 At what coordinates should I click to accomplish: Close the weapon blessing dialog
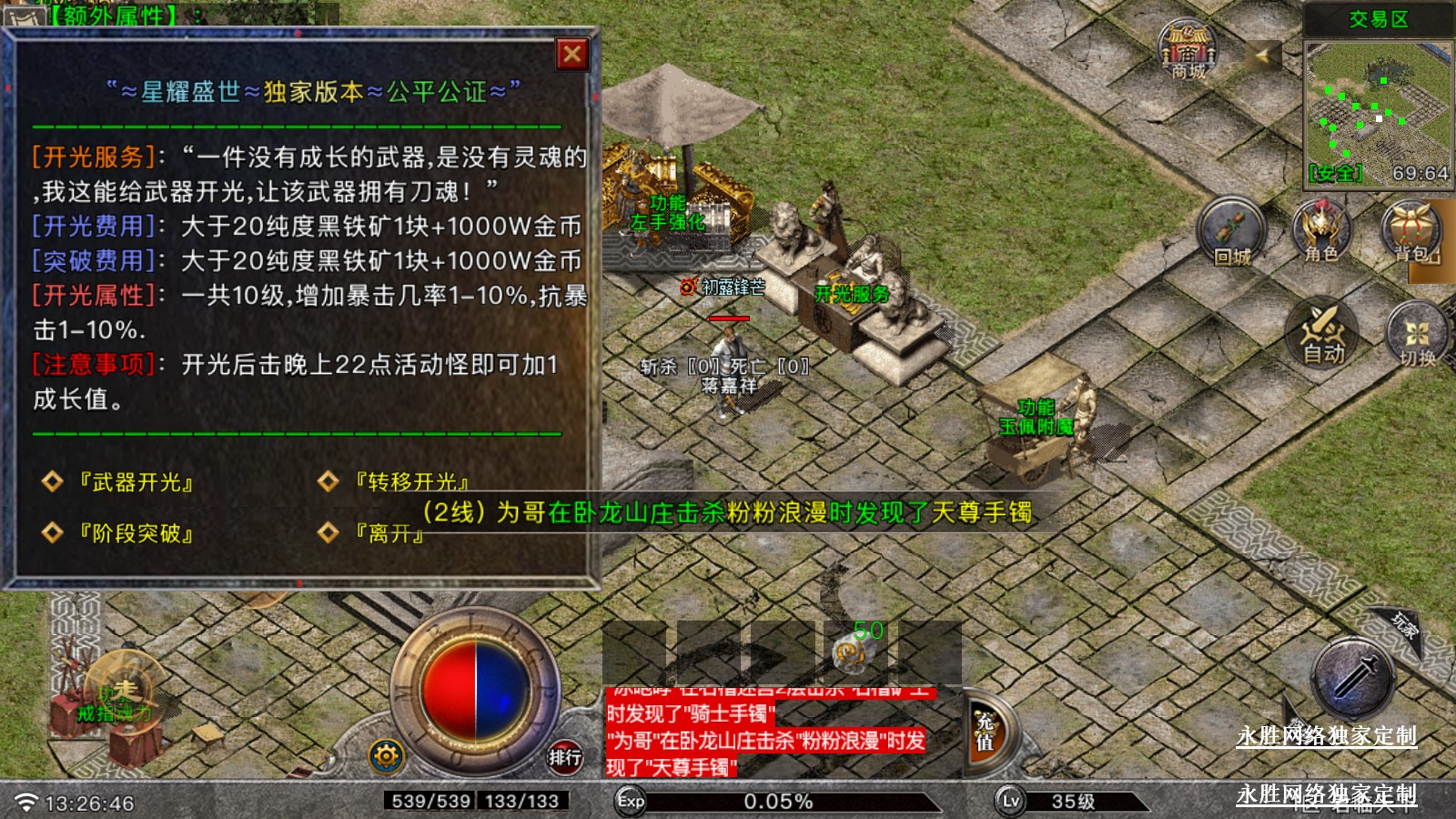coord(572,55)
